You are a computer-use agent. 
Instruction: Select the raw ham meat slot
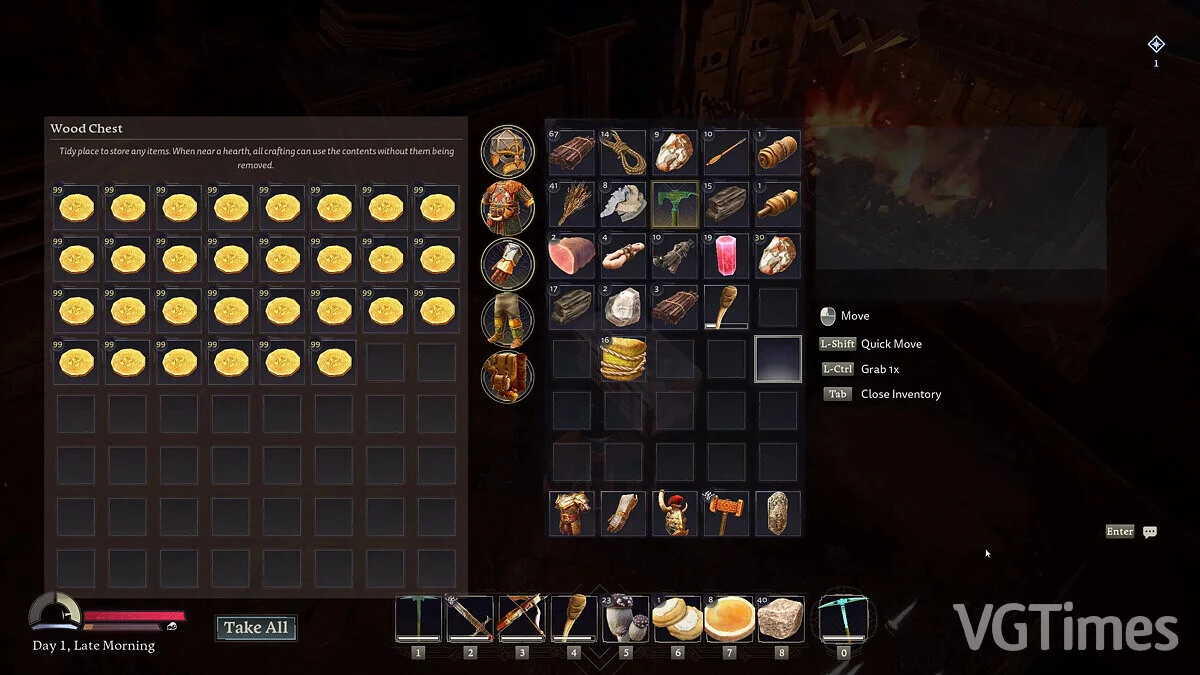(572, 256)
